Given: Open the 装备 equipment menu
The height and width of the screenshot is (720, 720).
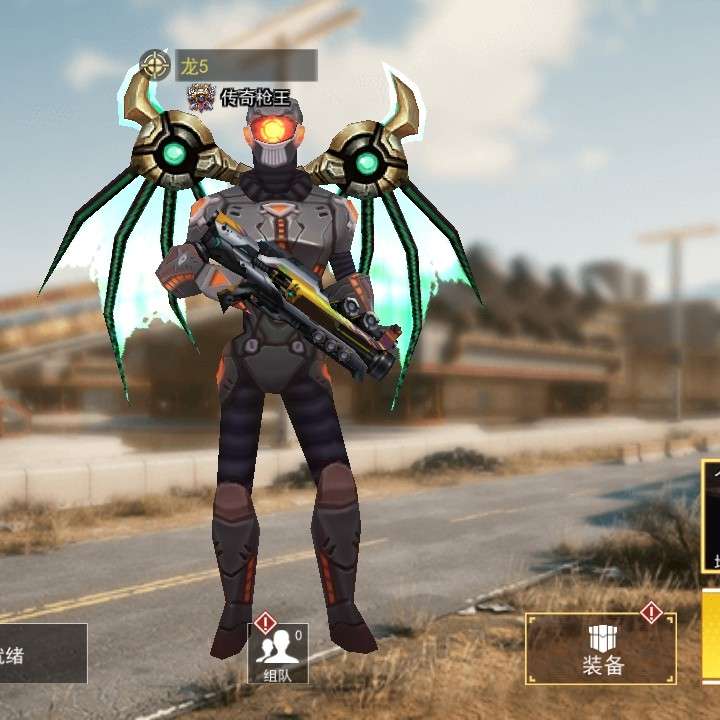Looking at the screenshot, I should point(601,648).
